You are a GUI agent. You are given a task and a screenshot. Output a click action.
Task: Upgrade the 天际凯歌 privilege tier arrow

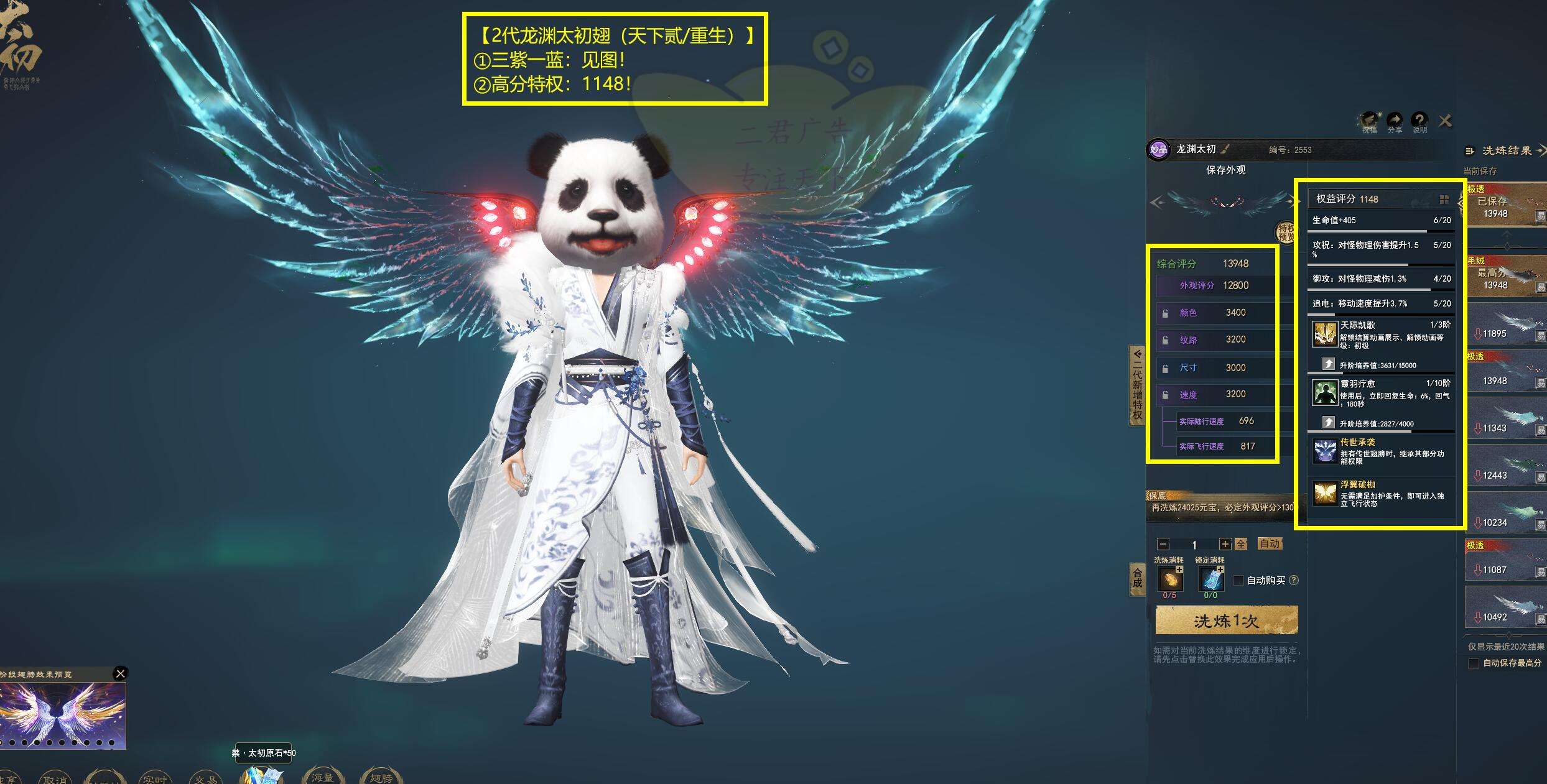click(x=1328, y=364)
